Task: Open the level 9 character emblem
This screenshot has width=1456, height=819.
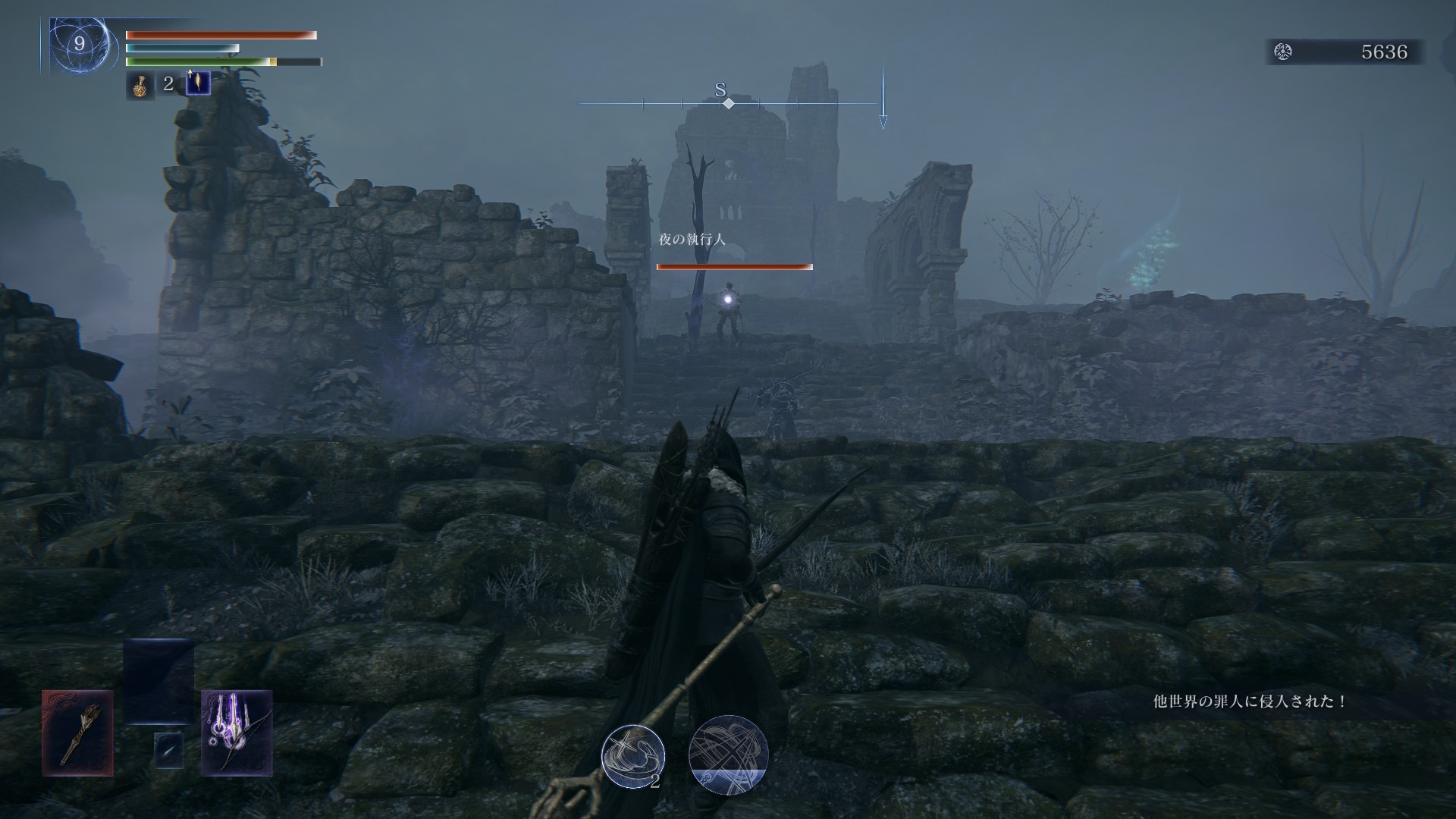Action: click(79, 45)
